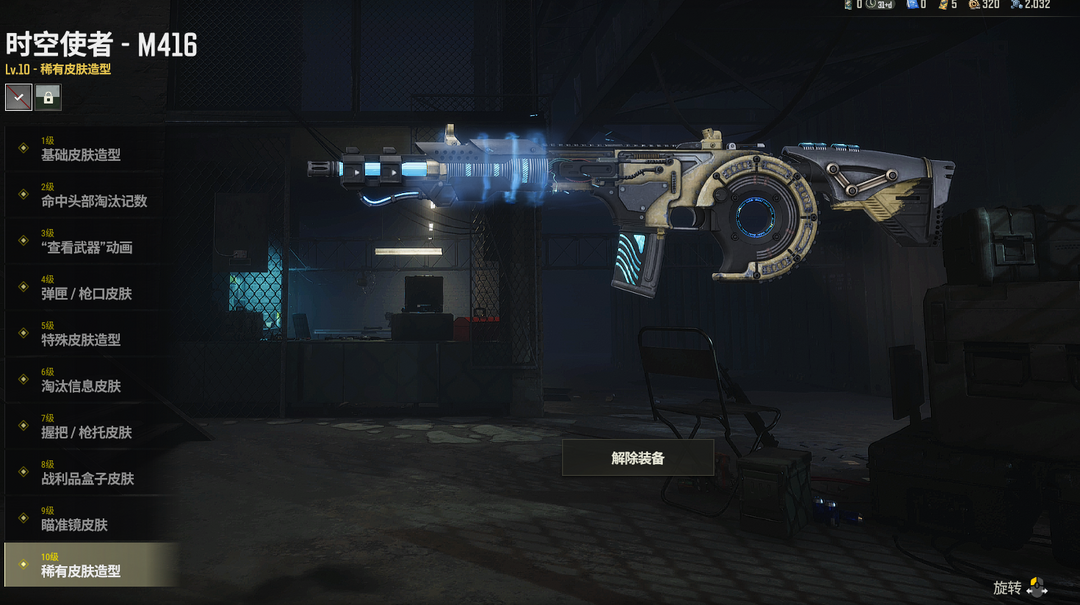Image resolution: width=1080 pixels, height=605 pixels.
Task: Select level 4 弹匣 / 枪口皮肤 entry
Action: (85, 287)
